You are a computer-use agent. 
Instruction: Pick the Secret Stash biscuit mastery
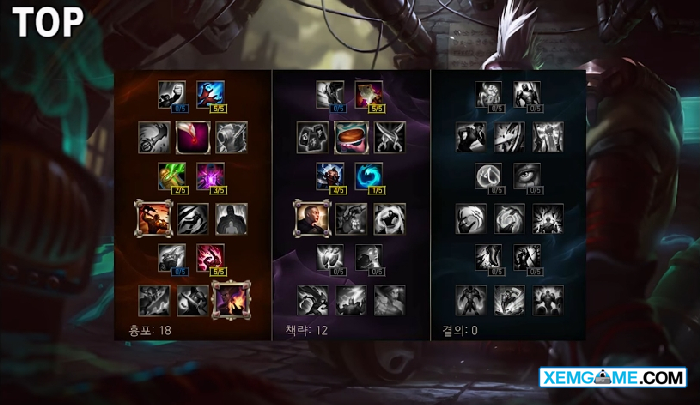(x=350, y=136)
